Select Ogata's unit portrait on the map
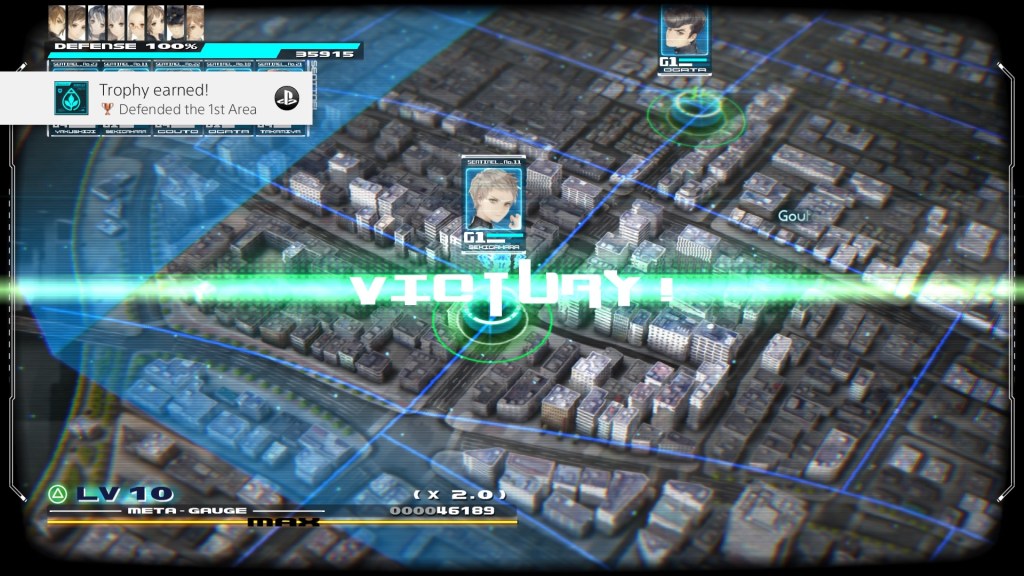The height and width of the screenshot is (576, 1024). [x=684, y=32]
